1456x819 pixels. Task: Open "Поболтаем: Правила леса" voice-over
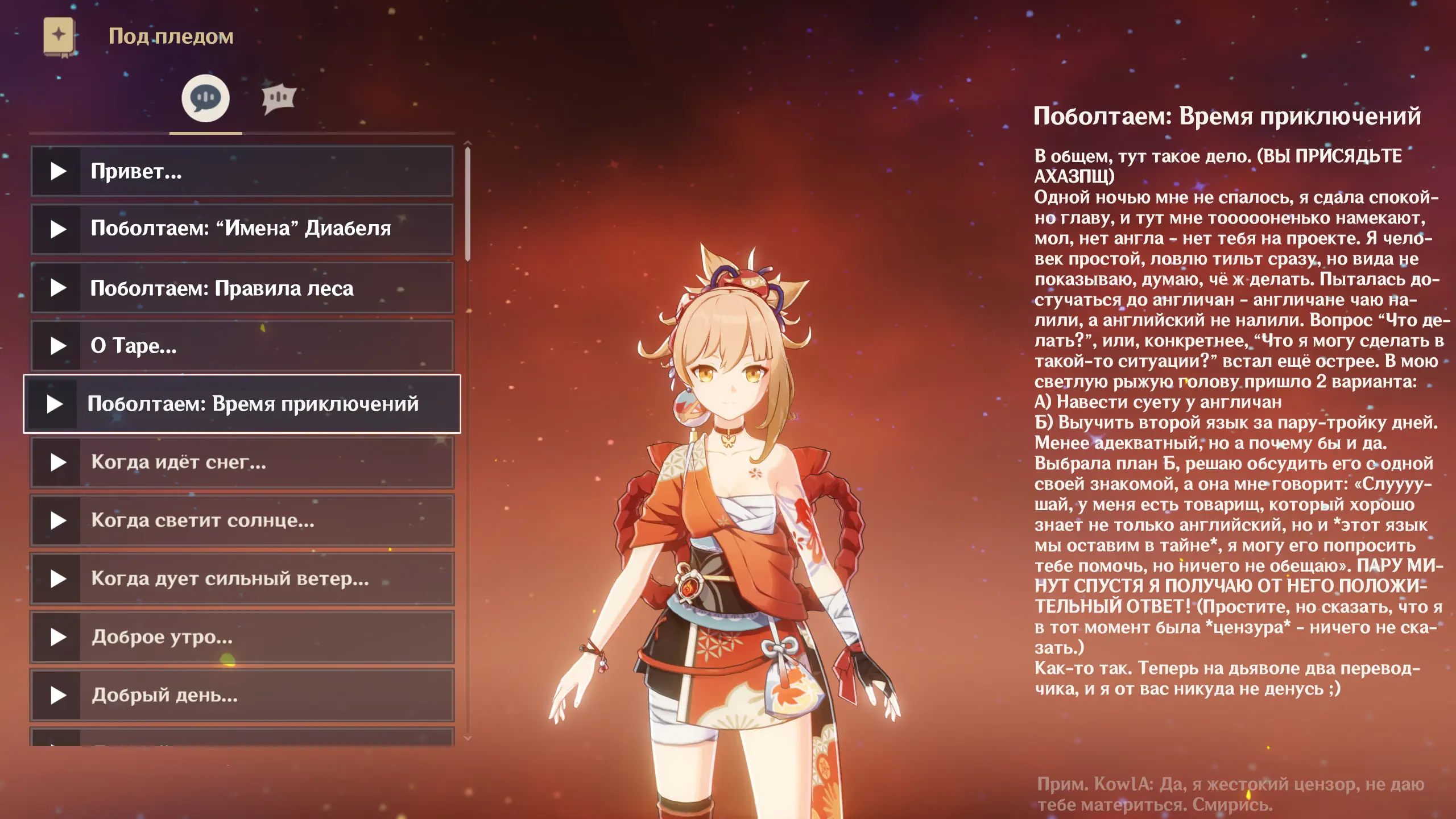tap(241, 288)
